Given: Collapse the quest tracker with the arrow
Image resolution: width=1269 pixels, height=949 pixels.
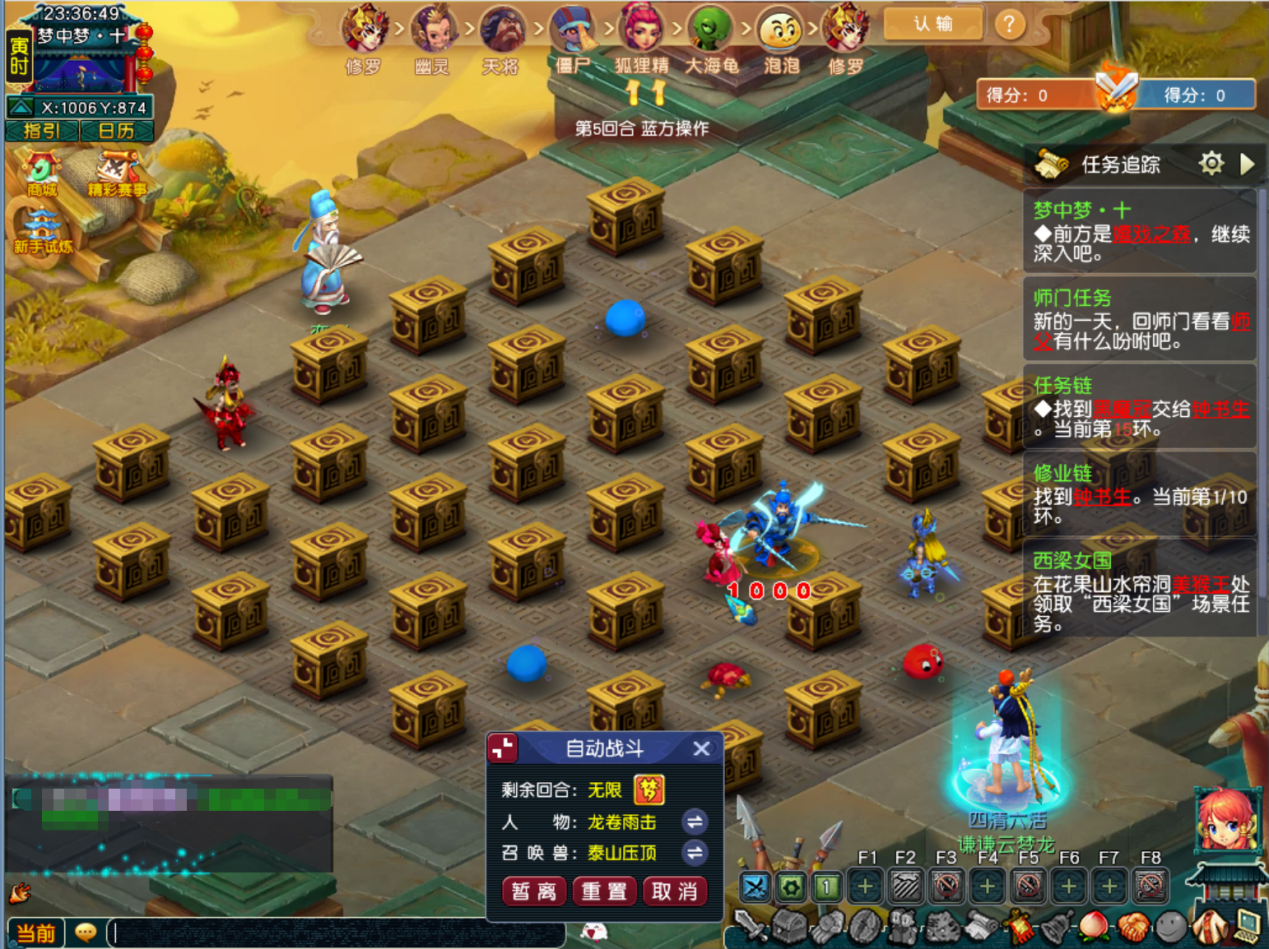Looking at the screenshot, I should click(x=1246, y=164).
